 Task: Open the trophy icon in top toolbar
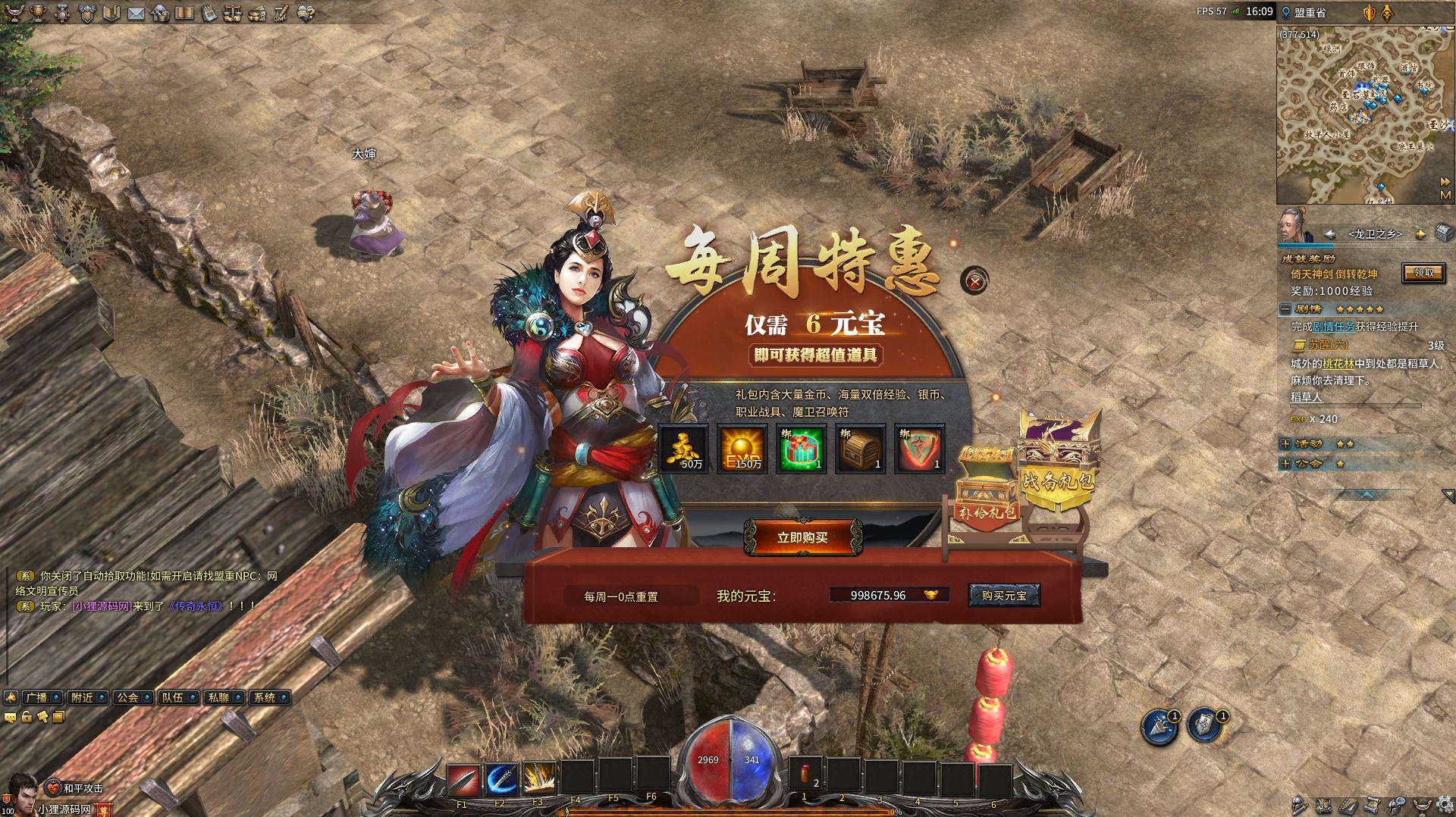tap(37, 13)
